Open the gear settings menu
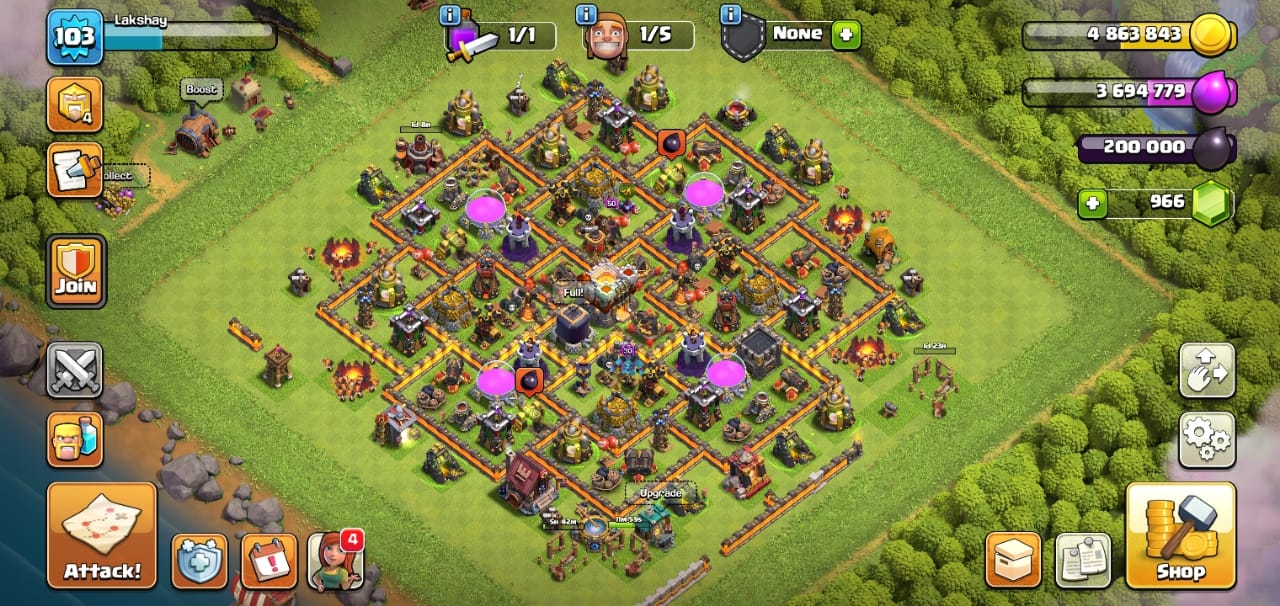 click(x=1207, y=440)
